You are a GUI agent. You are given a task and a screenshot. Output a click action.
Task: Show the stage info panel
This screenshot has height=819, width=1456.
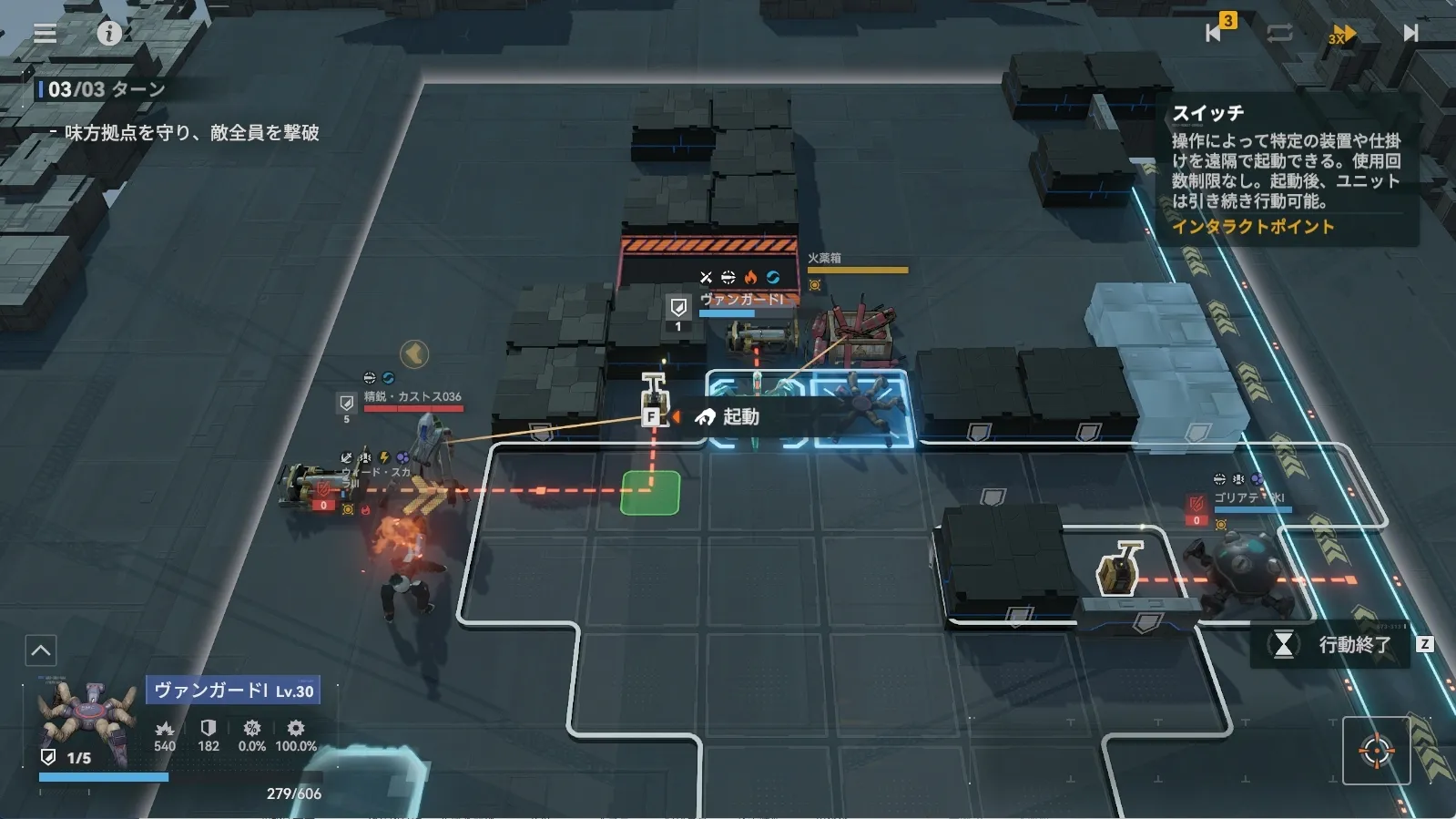pyautogui.click(x=109, y=34)
